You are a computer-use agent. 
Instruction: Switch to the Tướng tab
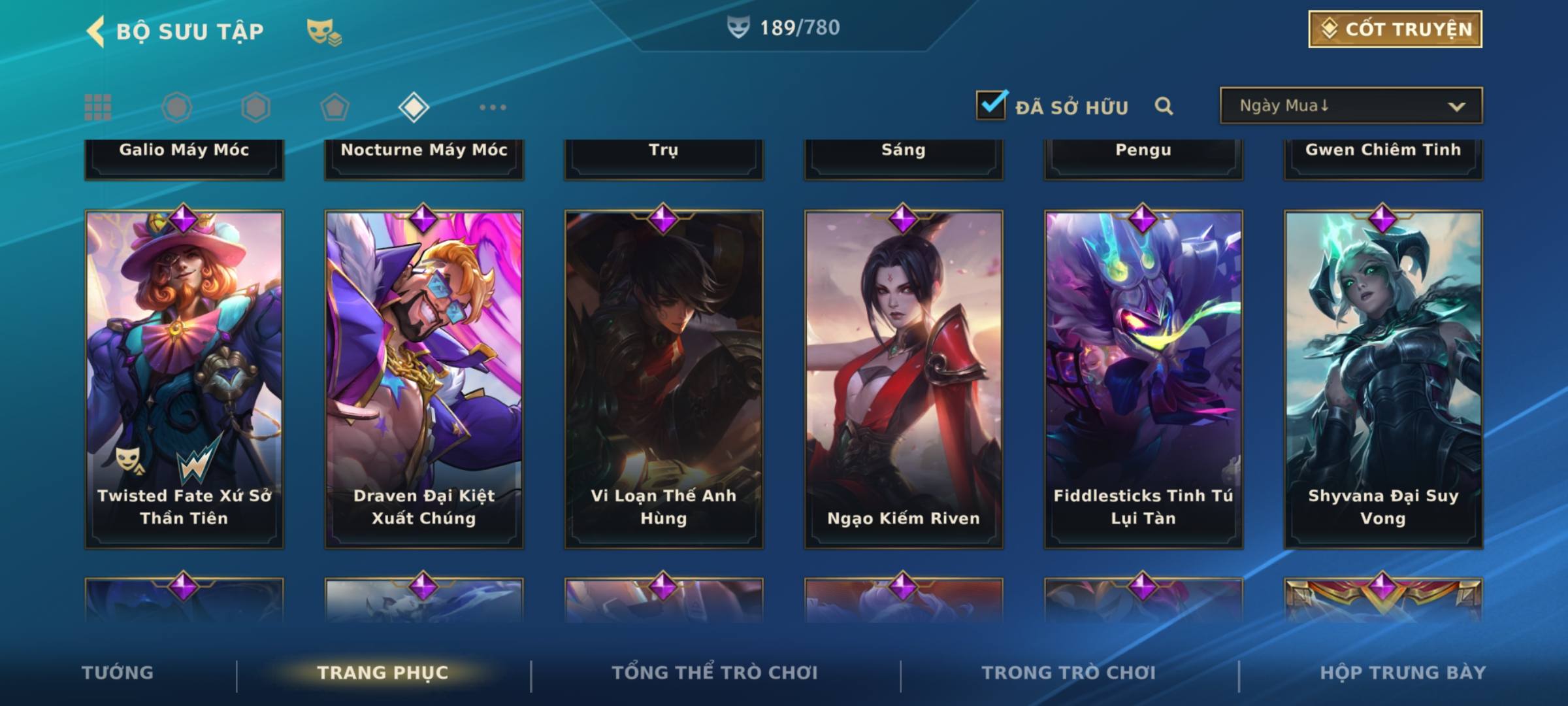click(118, 673)
